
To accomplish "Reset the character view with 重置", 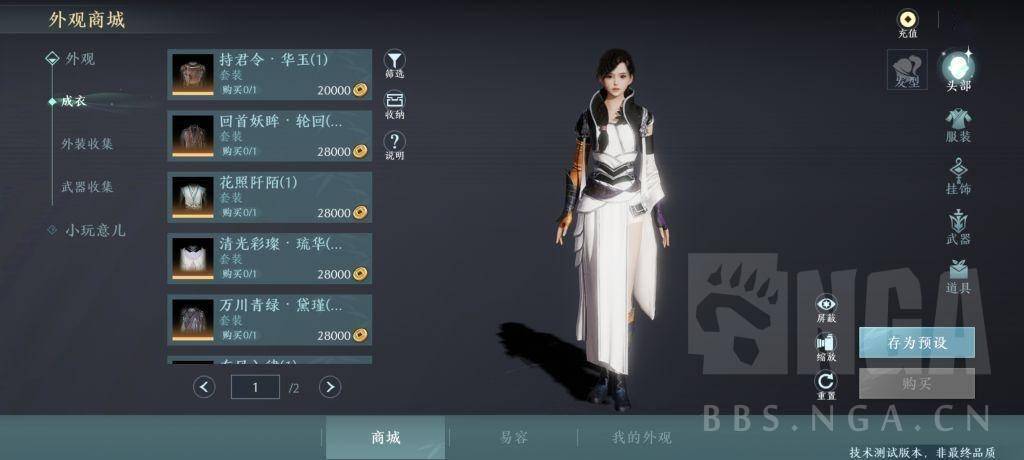I will coord(826,382).
